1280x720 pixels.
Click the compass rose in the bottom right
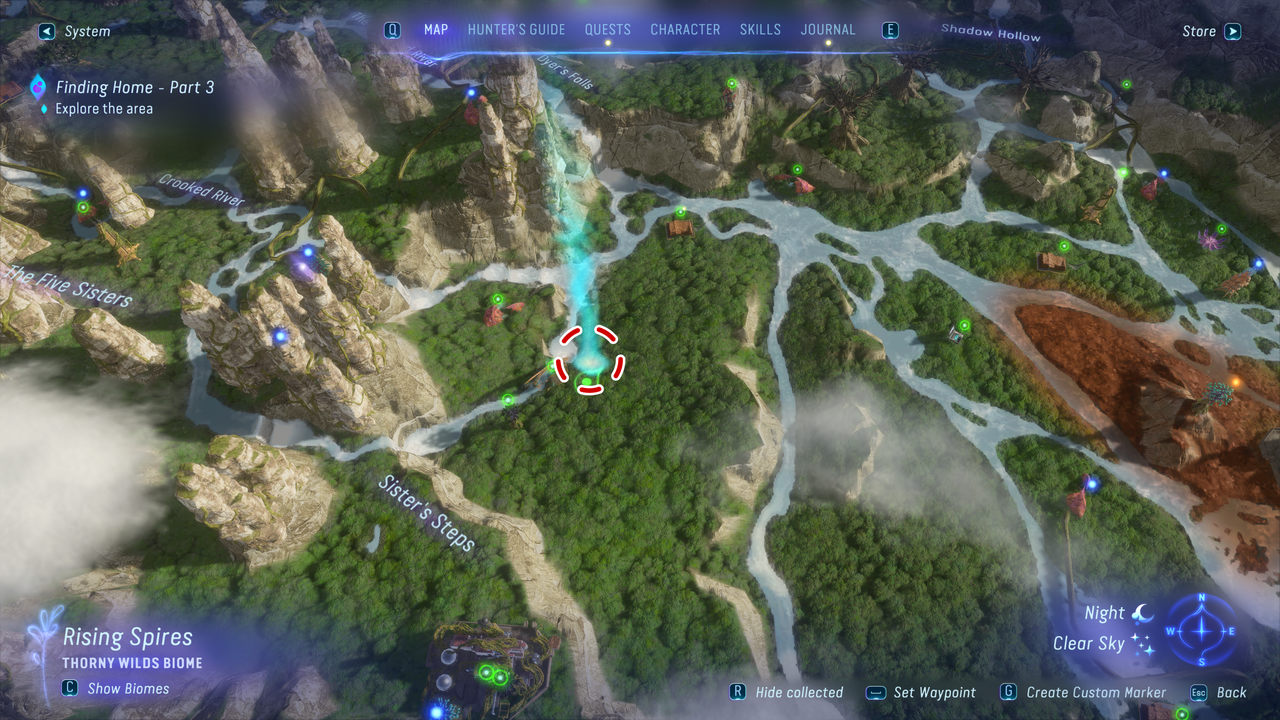[x=1200, y=630]
